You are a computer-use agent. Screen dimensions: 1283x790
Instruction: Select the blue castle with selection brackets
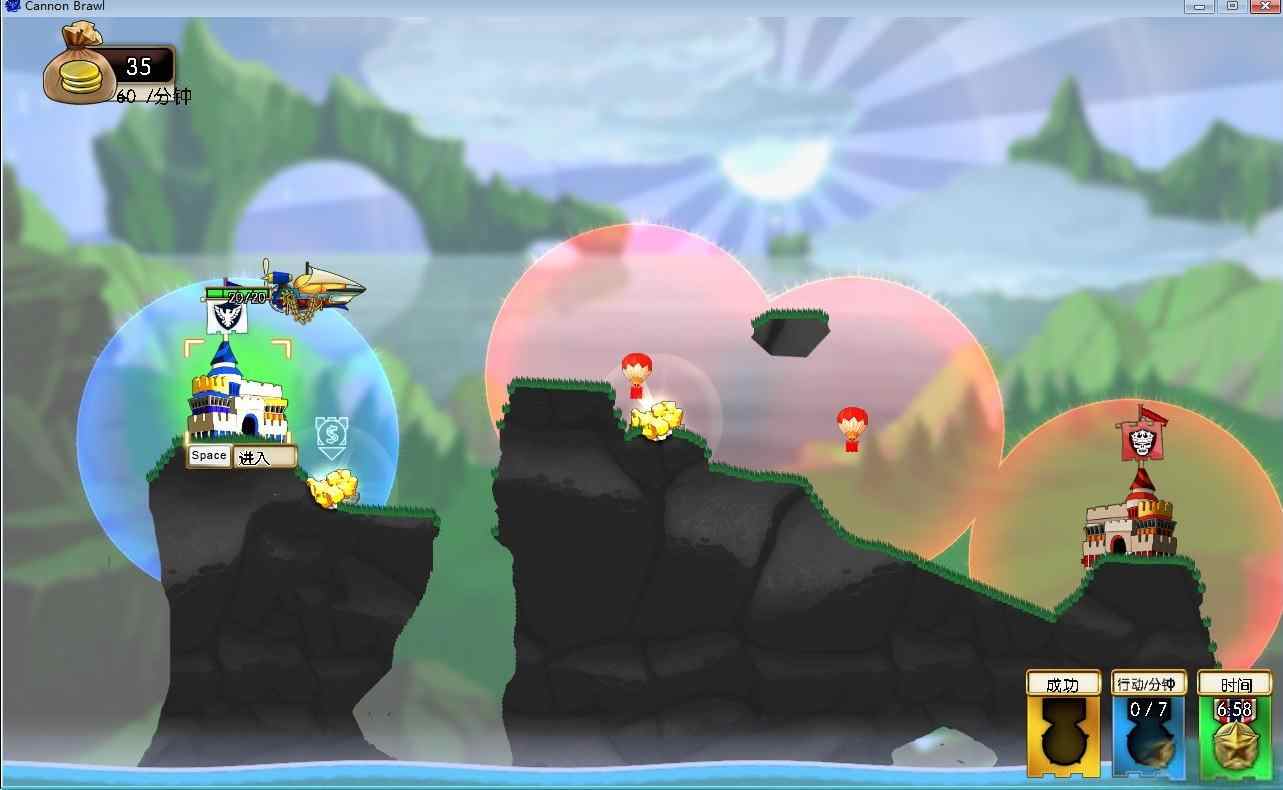click(237, 395)
